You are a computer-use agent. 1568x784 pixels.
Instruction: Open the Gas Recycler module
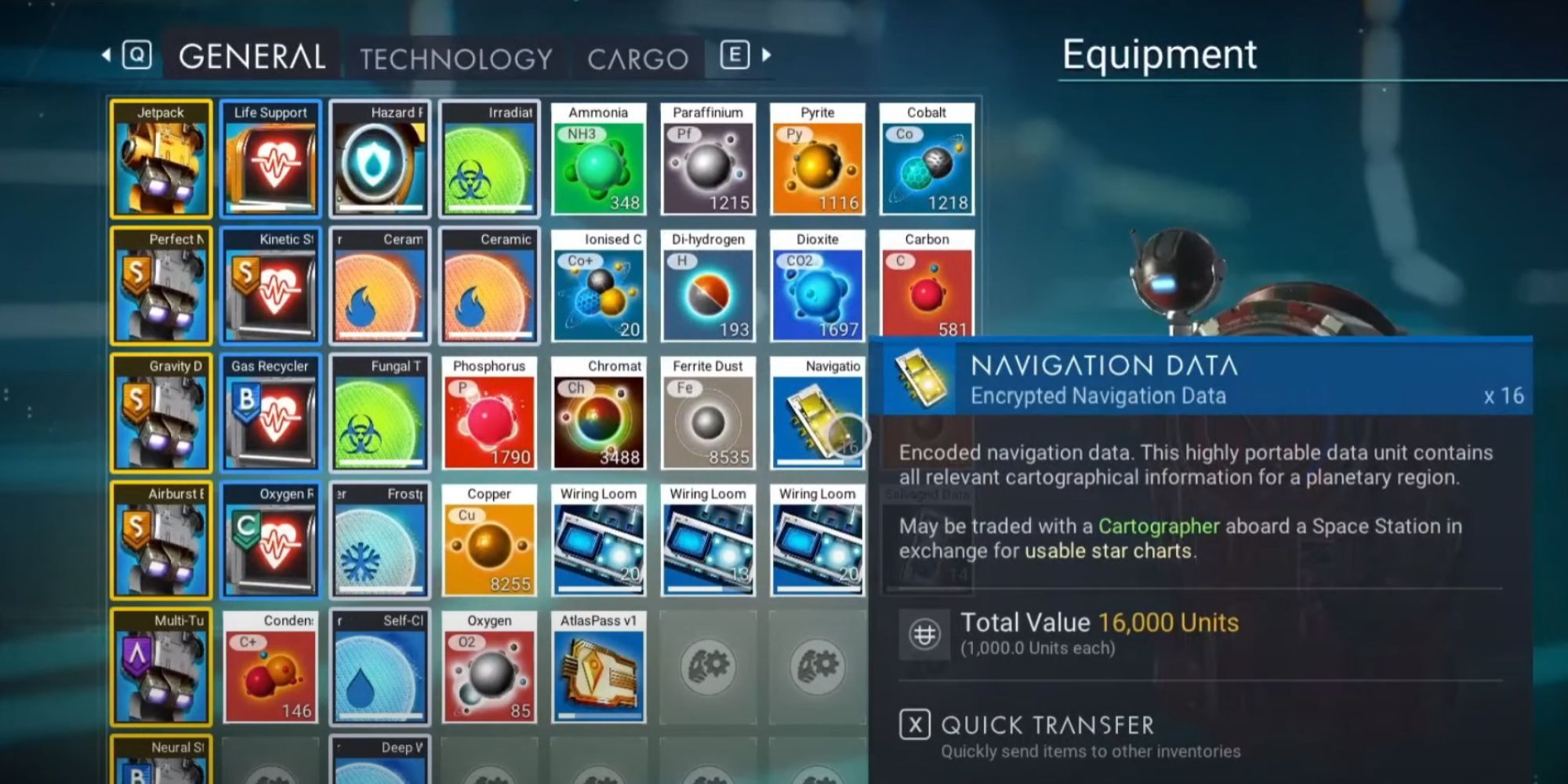click(270, 413)
